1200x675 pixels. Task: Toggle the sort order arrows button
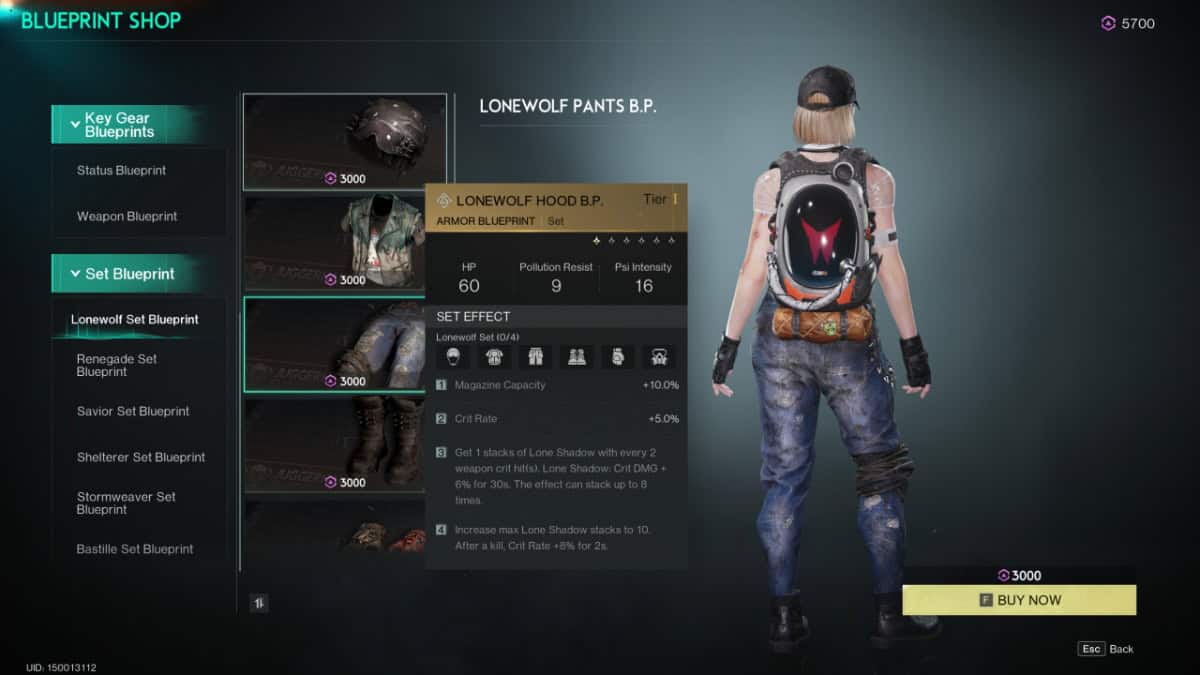259,603
